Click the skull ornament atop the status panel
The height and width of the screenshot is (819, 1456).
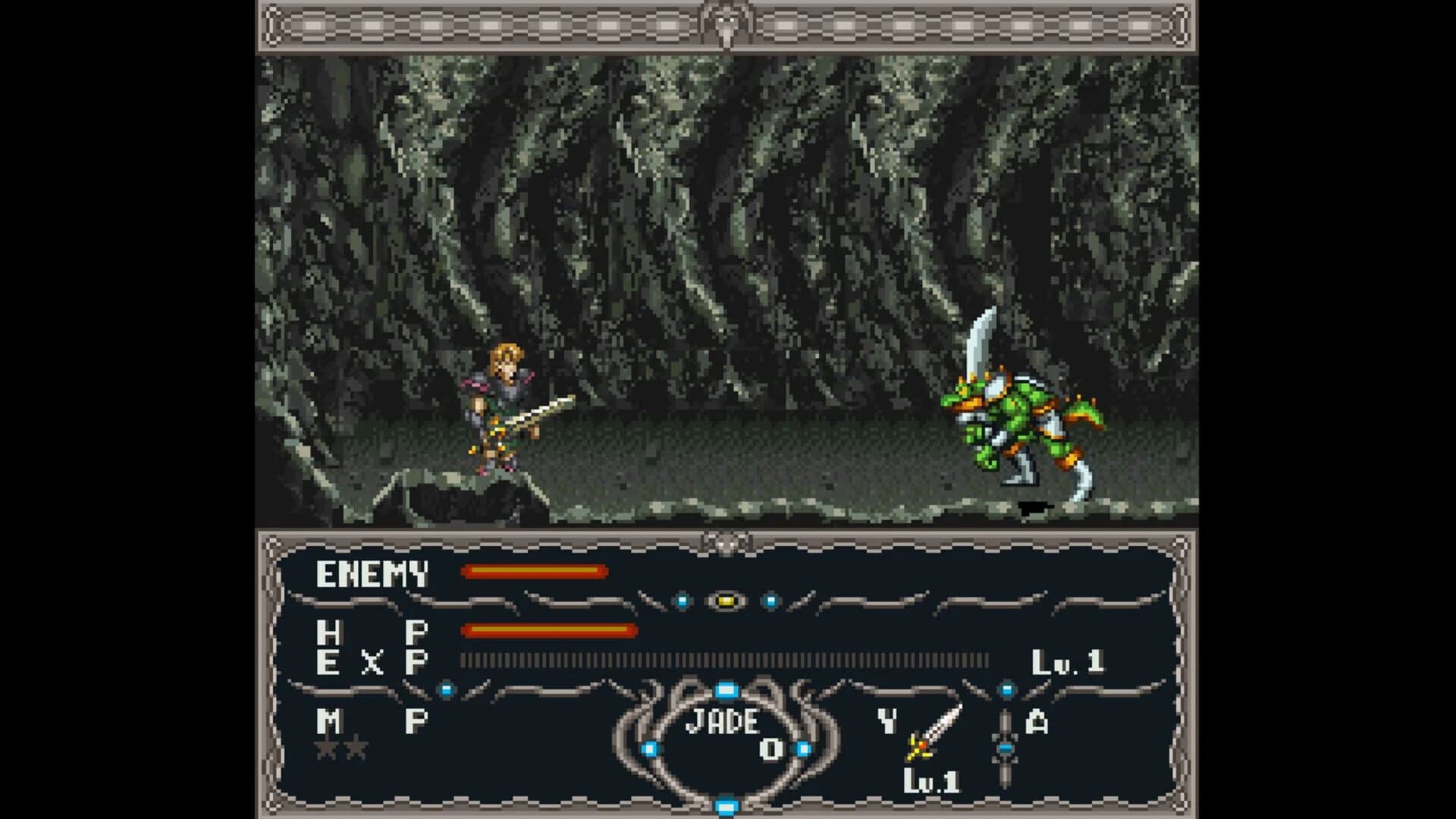pyautogui.click(x=727, y=541)
